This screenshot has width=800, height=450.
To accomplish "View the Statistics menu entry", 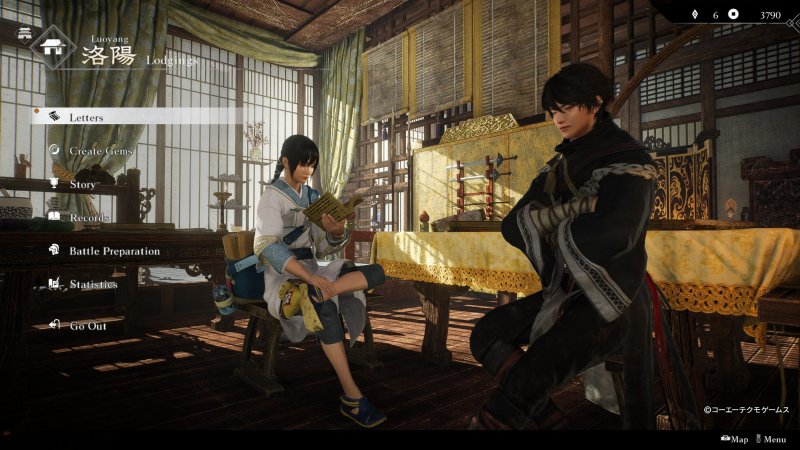I will [93, 285].
